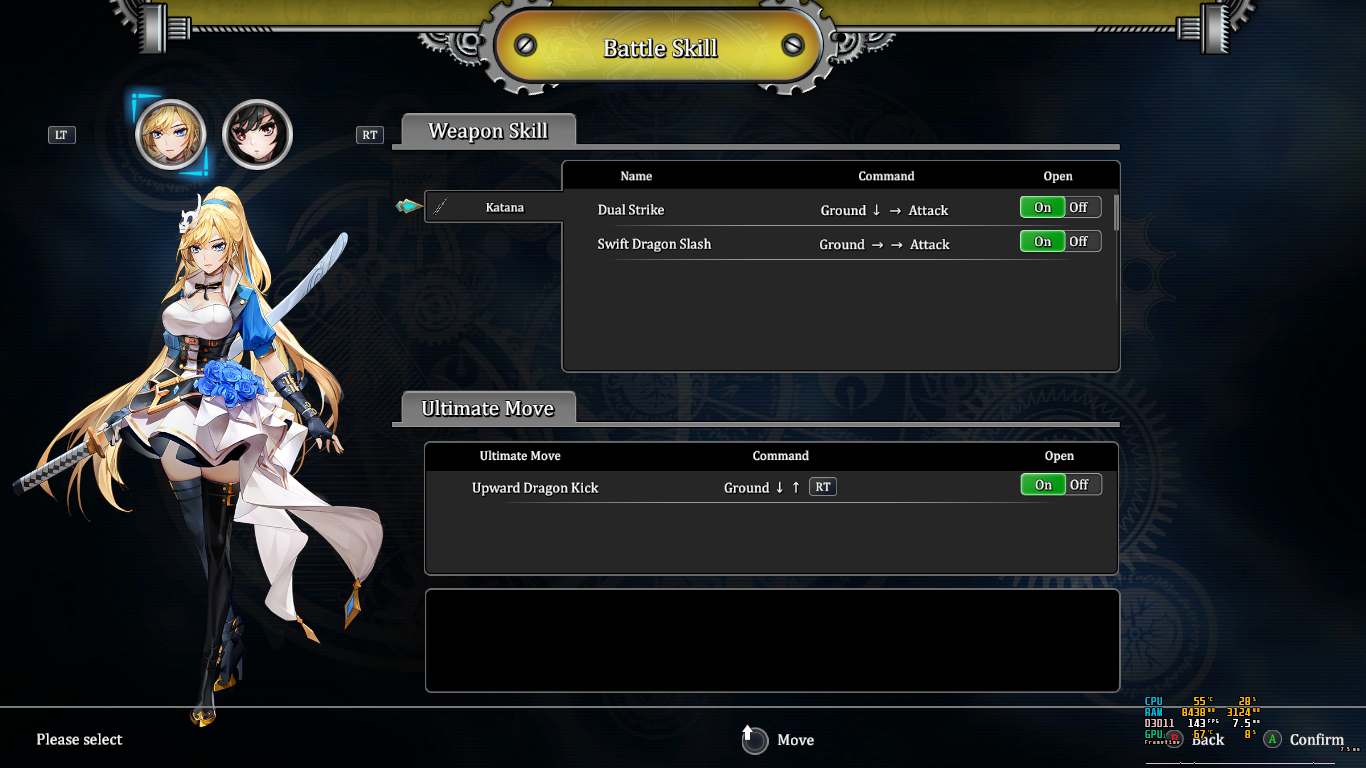The image size is (1366, 768).
Task: Turn Swift Dragon Slash On
Action: pyautogui.click(x=1042, y=241)
